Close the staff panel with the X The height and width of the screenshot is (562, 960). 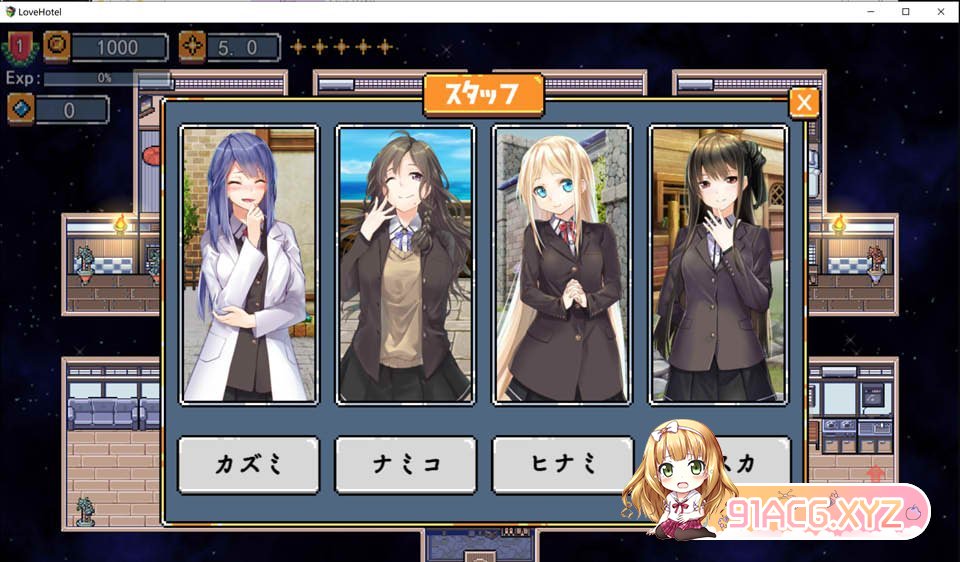tap(803, 102)
